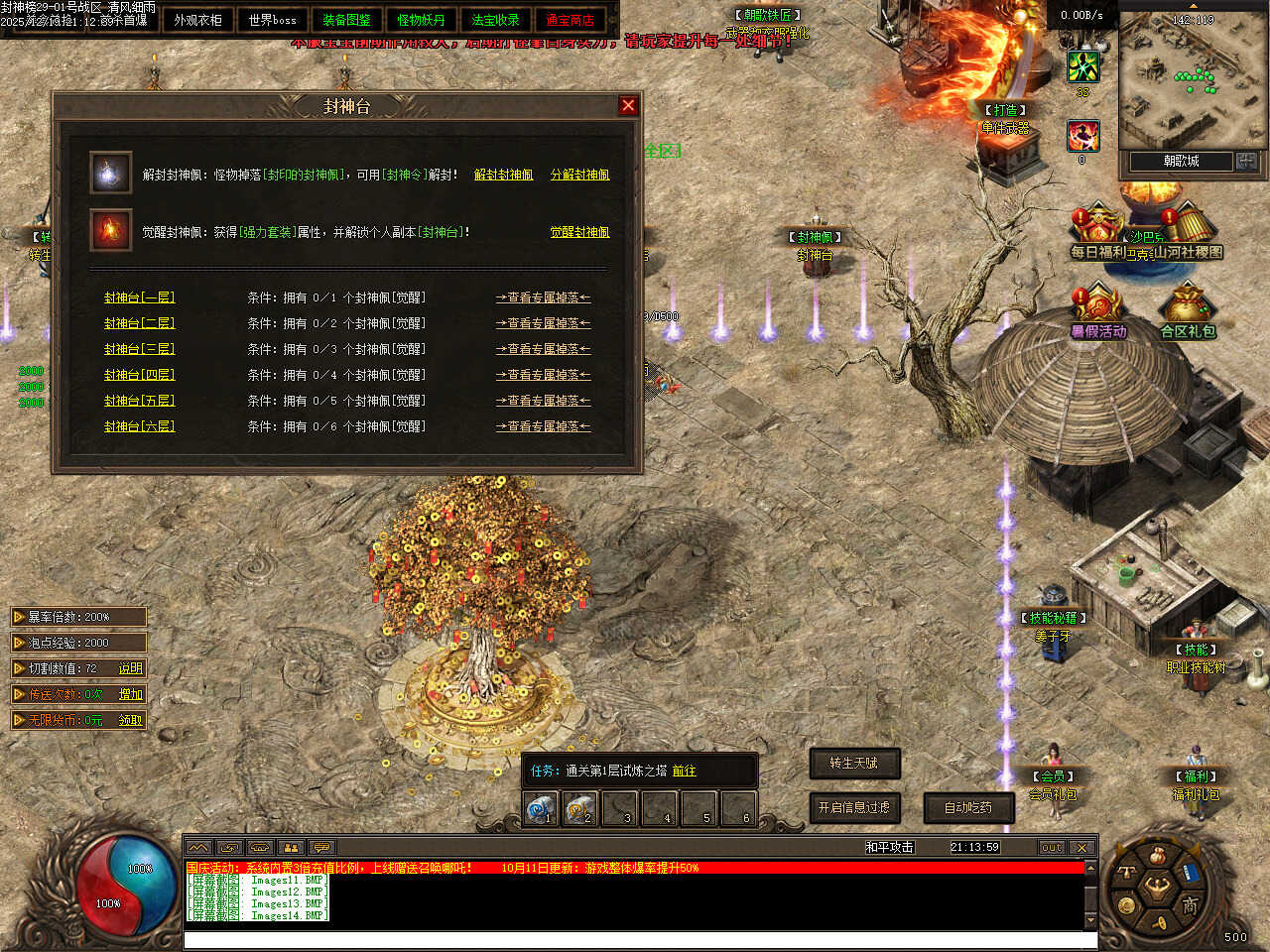Screen dimensions: 1270x952
Task: Open the 怪物妖丹 menu
Action: [x=421, y=20]
